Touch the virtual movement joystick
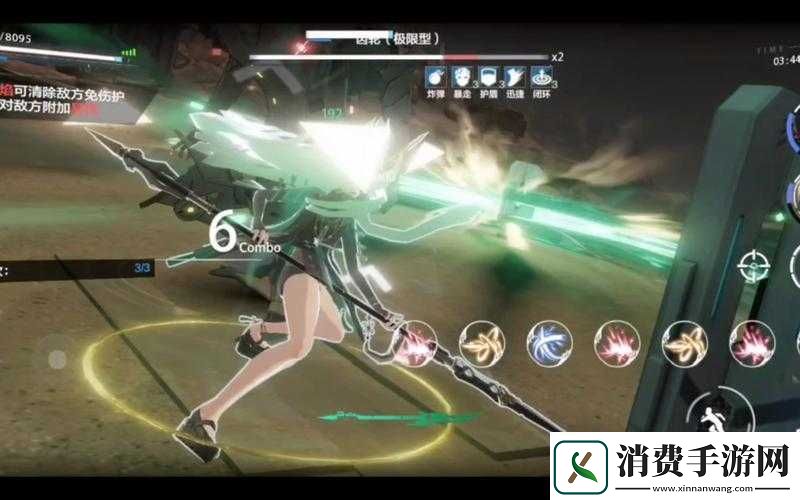Viewport: 800px width, 500px height. pos(57,358)
